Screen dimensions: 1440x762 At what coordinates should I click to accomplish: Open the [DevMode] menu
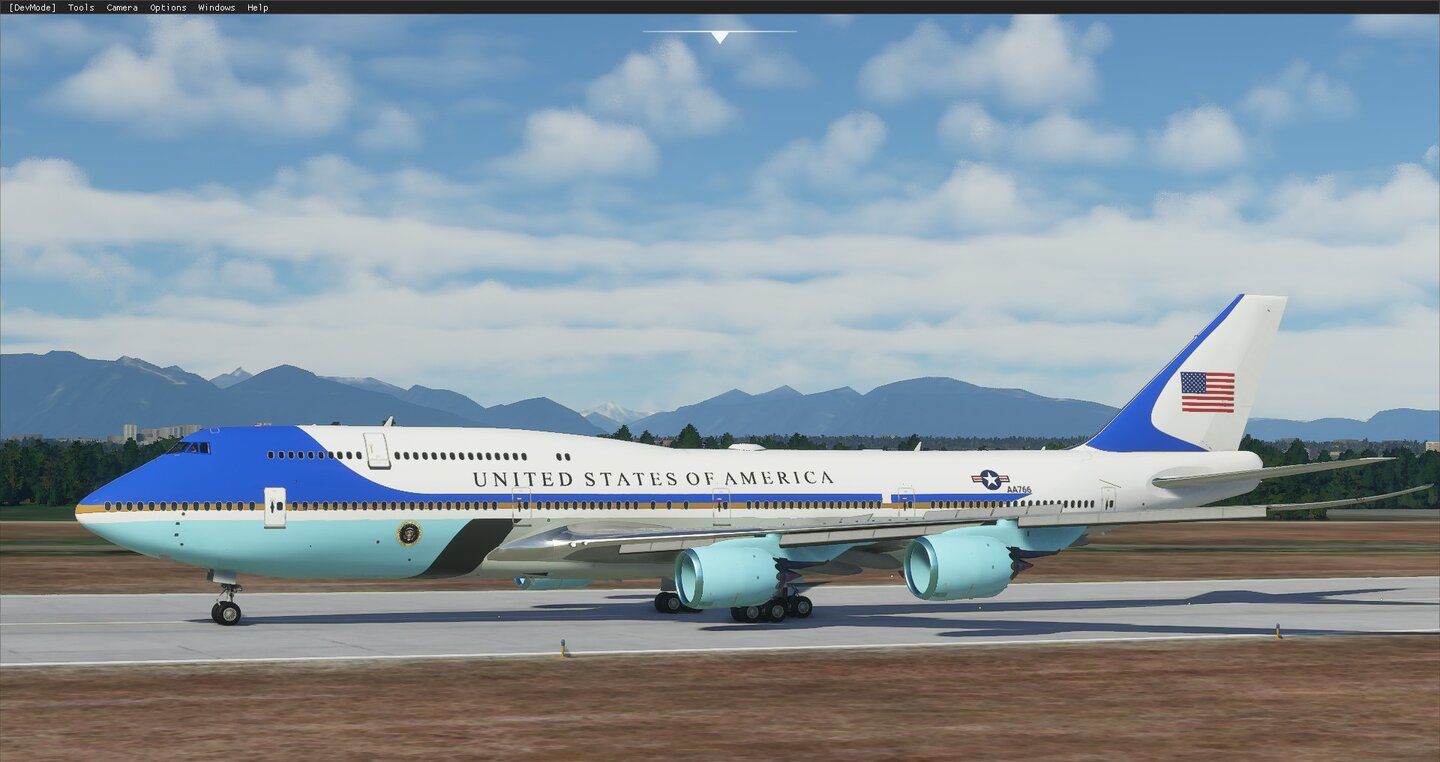click(x=31, y=7)
